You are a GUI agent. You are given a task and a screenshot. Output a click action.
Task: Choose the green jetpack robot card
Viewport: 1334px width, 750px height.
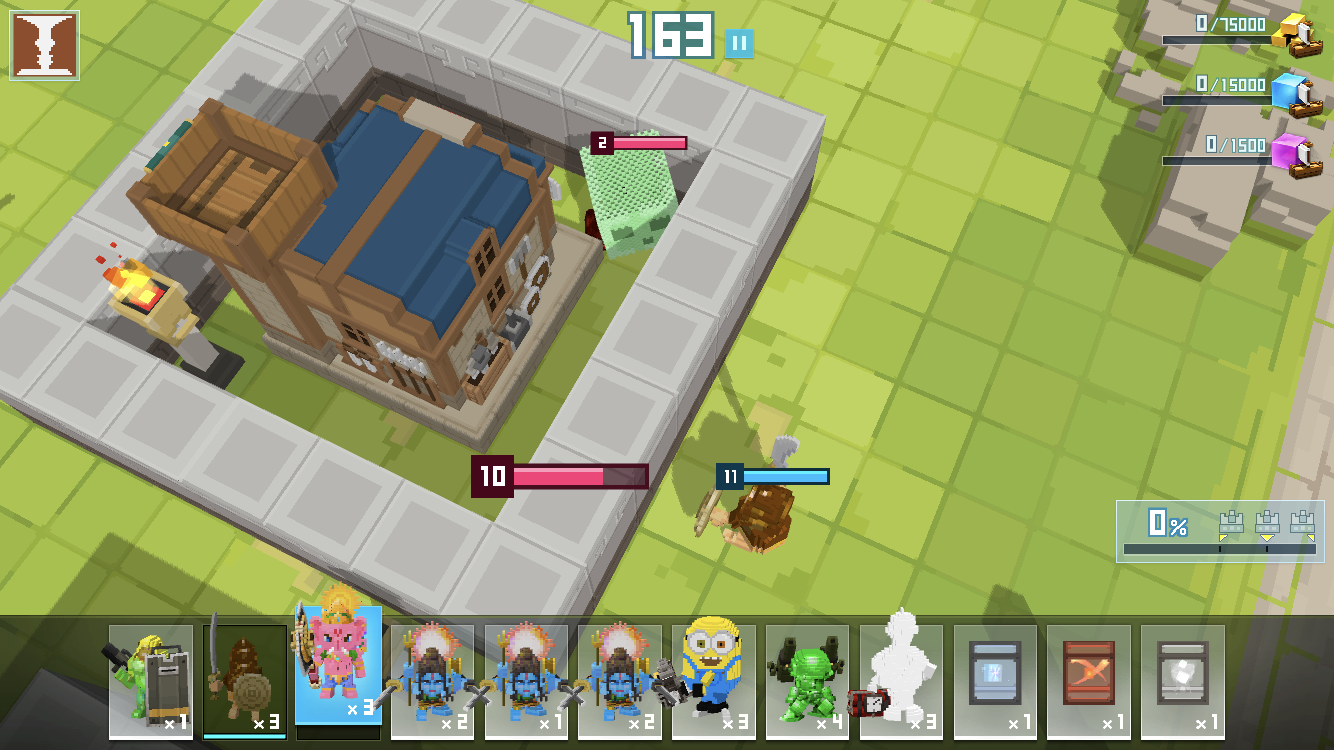[807, 680]
